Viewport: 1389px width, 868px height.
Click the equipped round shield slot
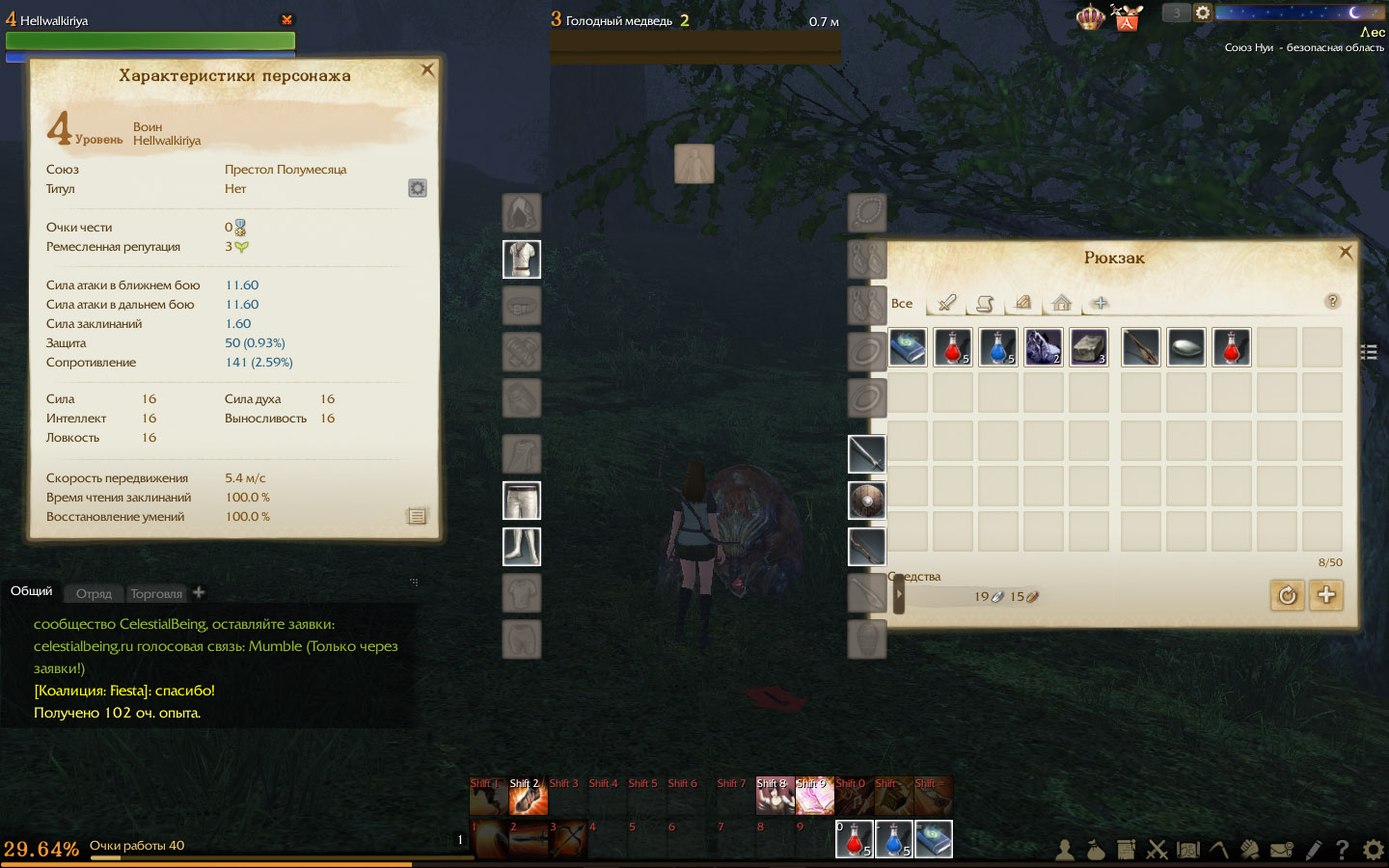866,501
